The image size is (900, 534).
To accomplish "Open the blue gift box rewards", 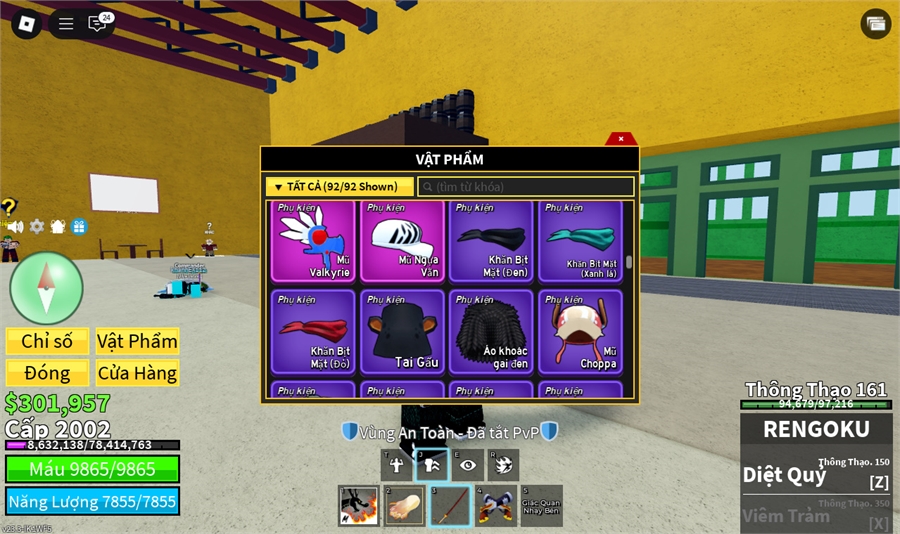I will pos(79,227).
